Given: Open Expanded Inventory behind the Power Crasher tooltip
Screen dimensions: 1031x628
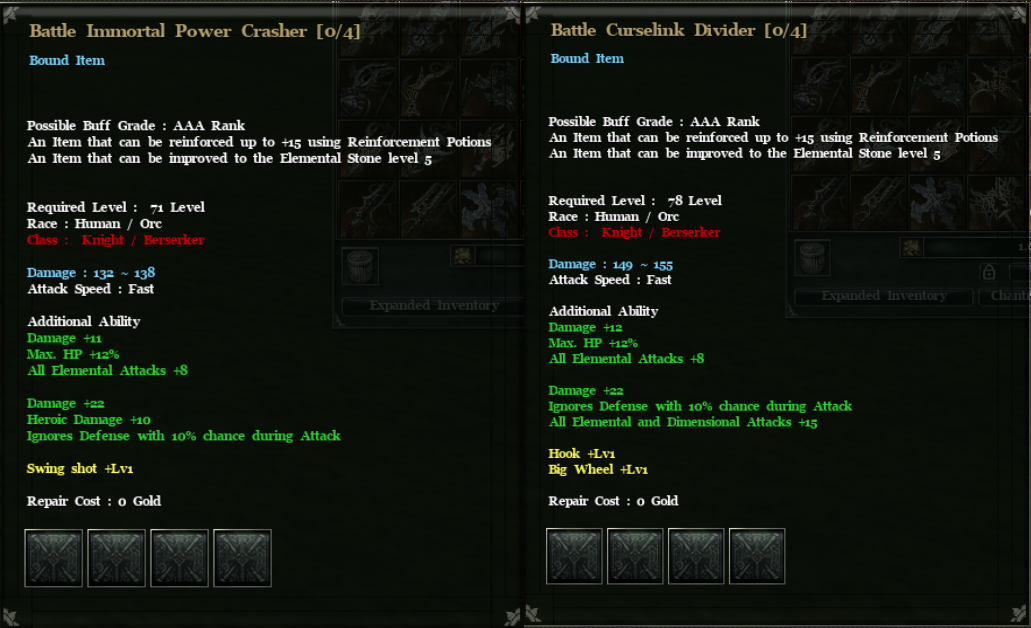Looking at the screenshot, I should tap(433, 305).
